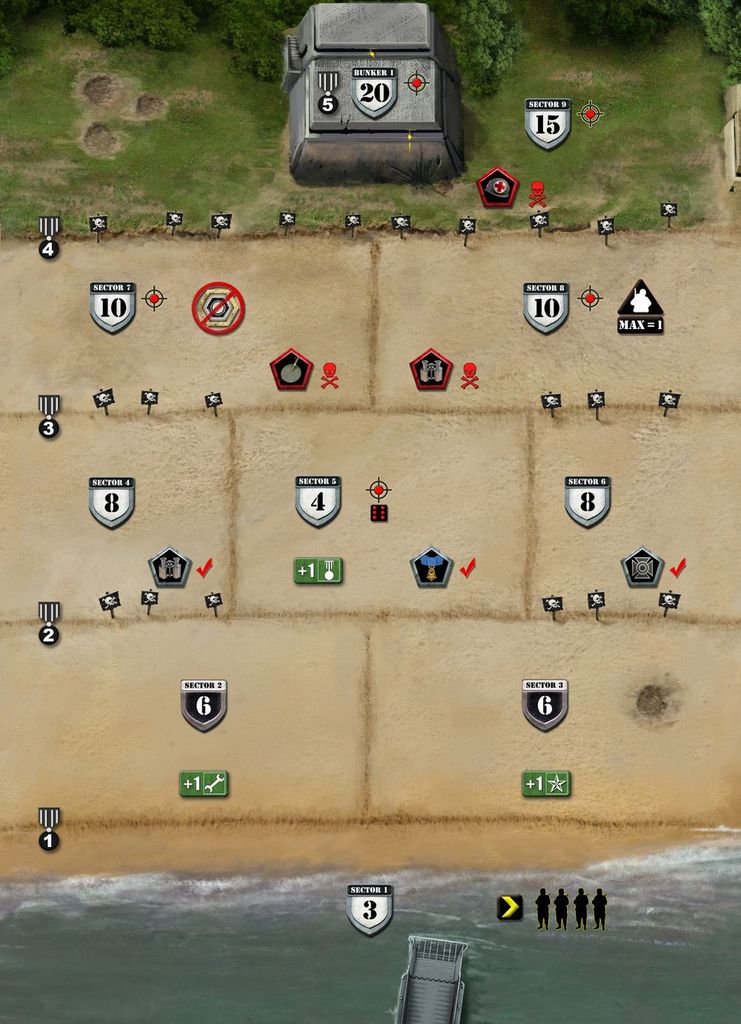Click the MAX = 1 soldier triangle
Viewport: 741px width, 1024px height.
[641, 307]
